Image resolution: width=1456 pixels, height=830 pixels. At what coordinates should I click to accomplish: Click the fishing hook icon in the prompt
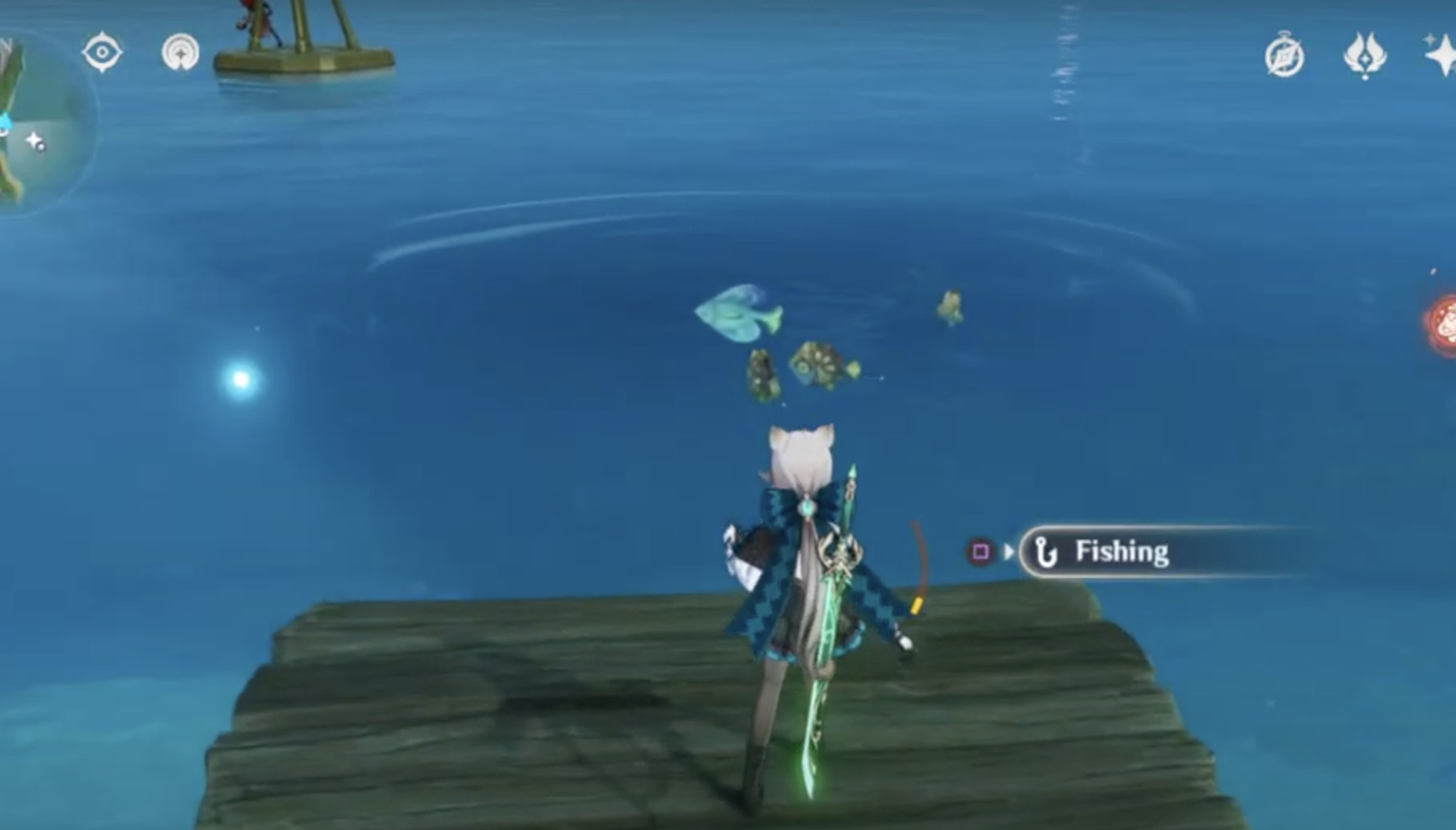1048,552
